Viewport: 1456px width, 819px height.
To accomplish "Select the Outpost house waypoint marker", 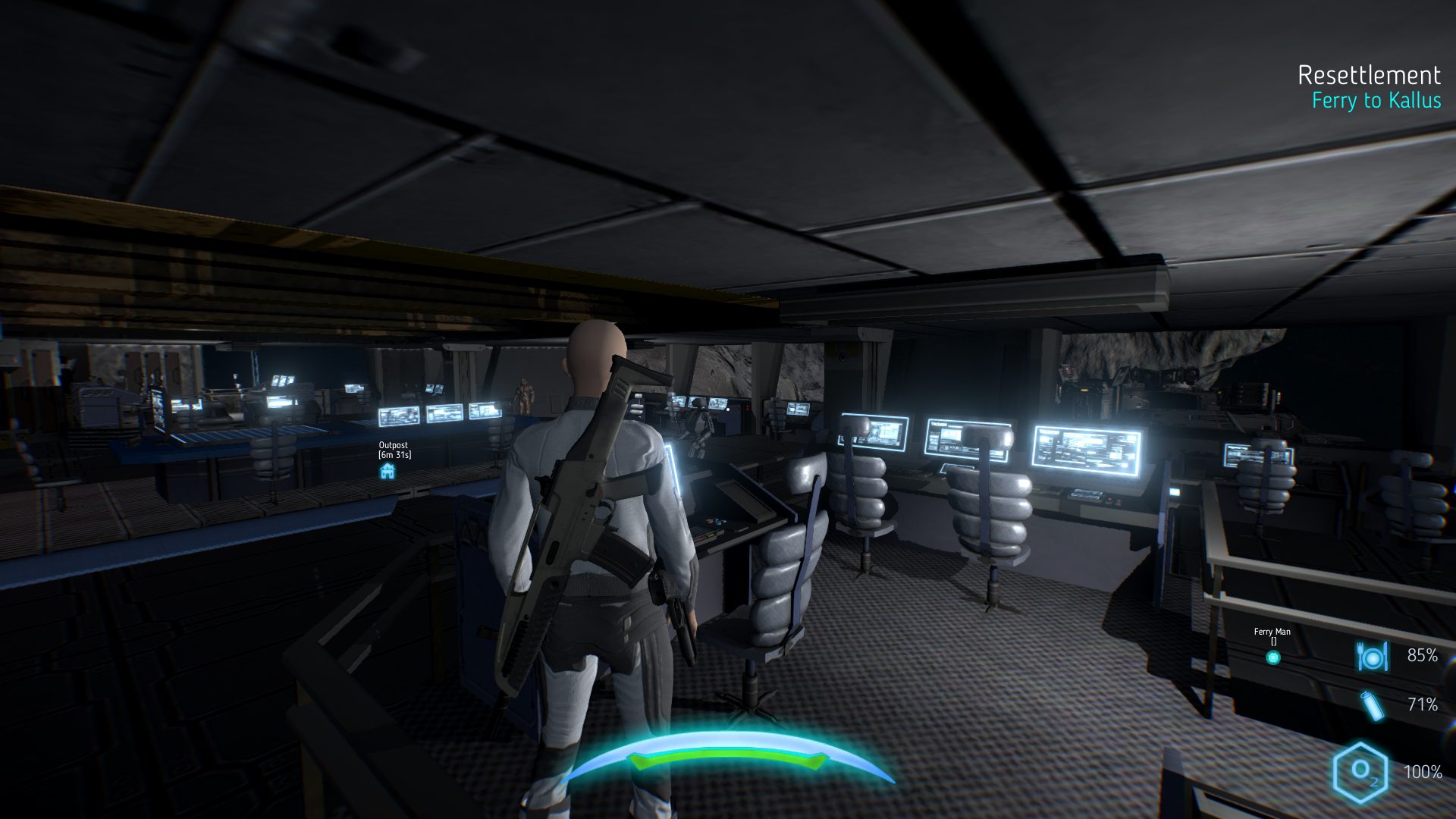I will (388, 472).
